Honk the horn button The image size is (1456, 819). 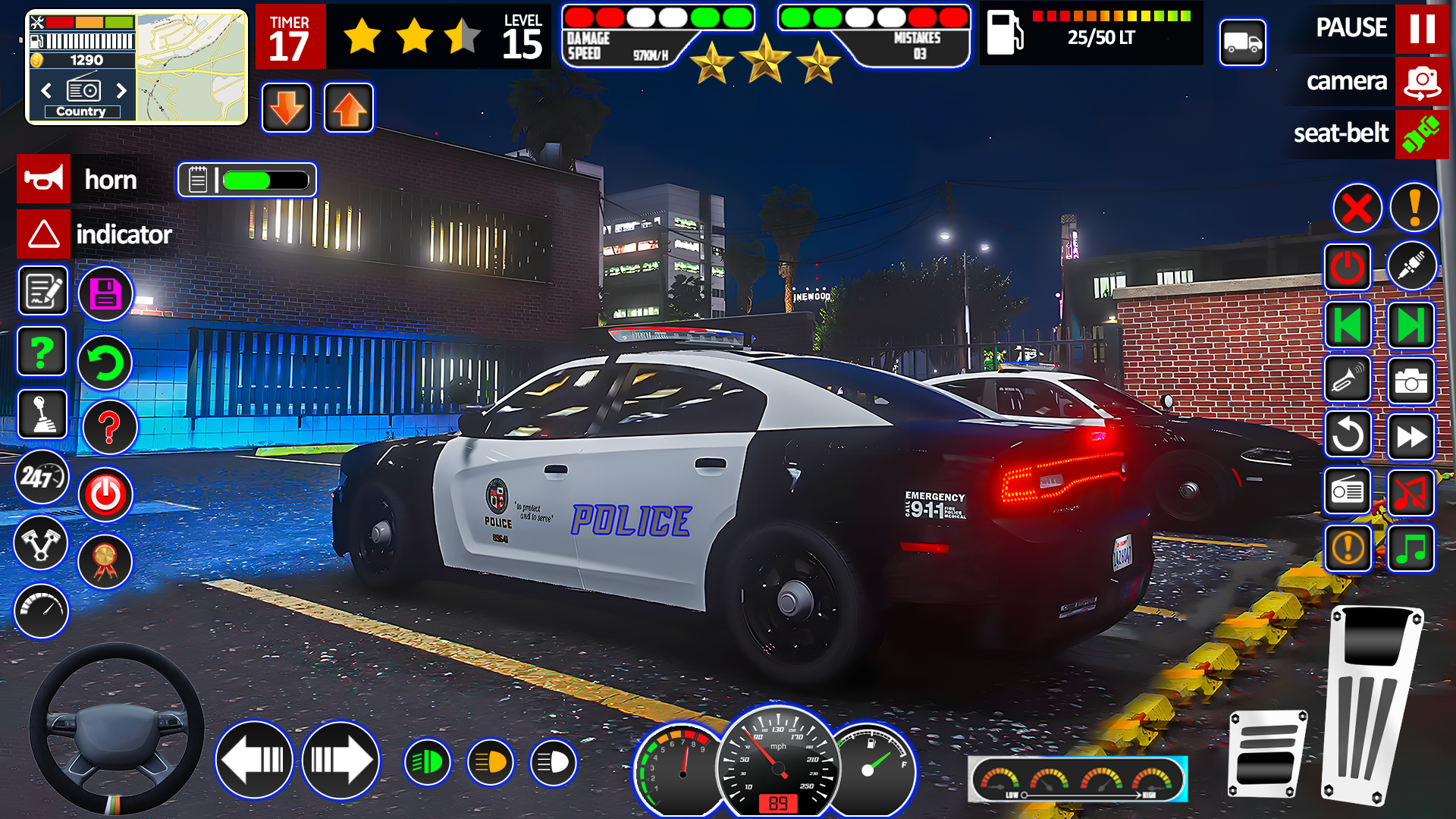pos(44,179)
